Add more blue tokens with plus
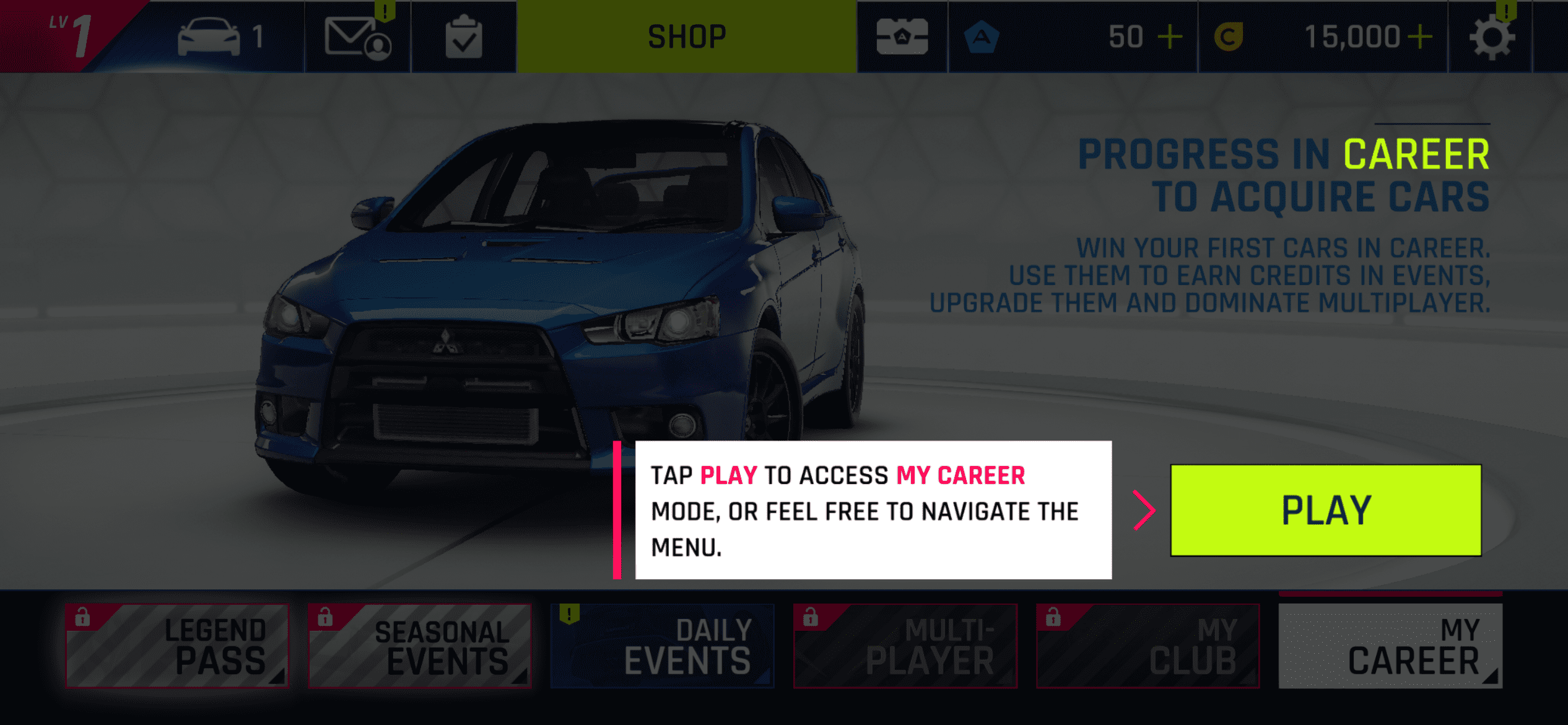The width and height of the screenshot is (1568, 725). (x=1170, y=37)
